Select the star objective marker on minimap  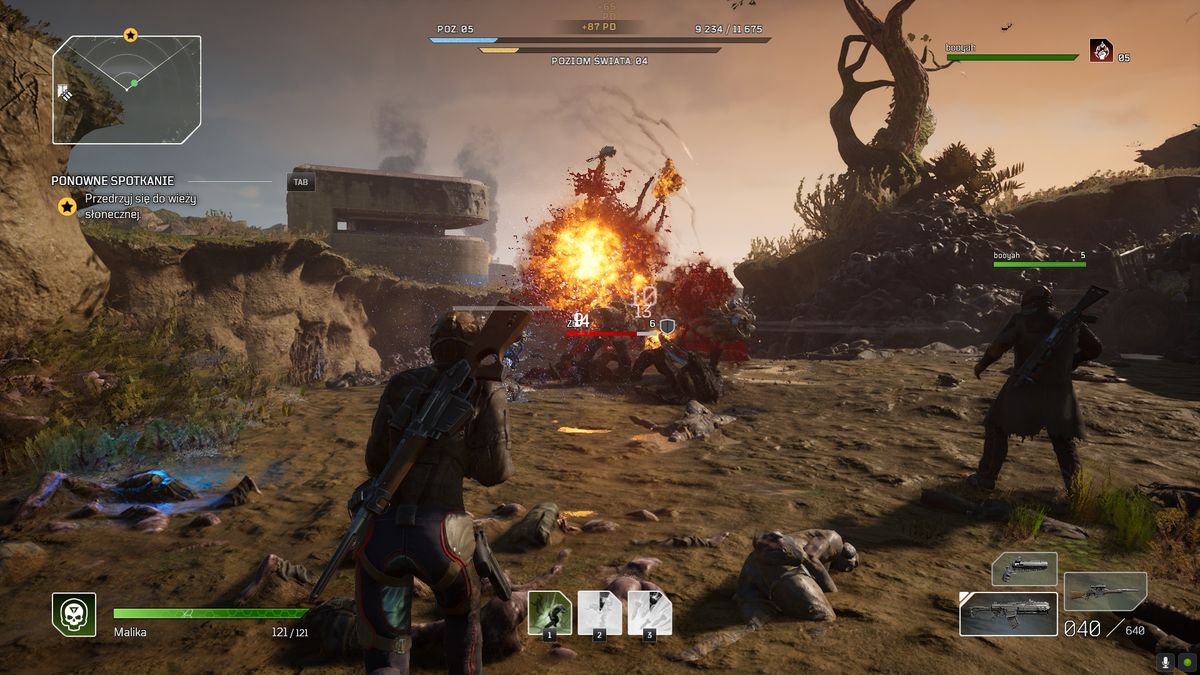click(x=130, y=35)
